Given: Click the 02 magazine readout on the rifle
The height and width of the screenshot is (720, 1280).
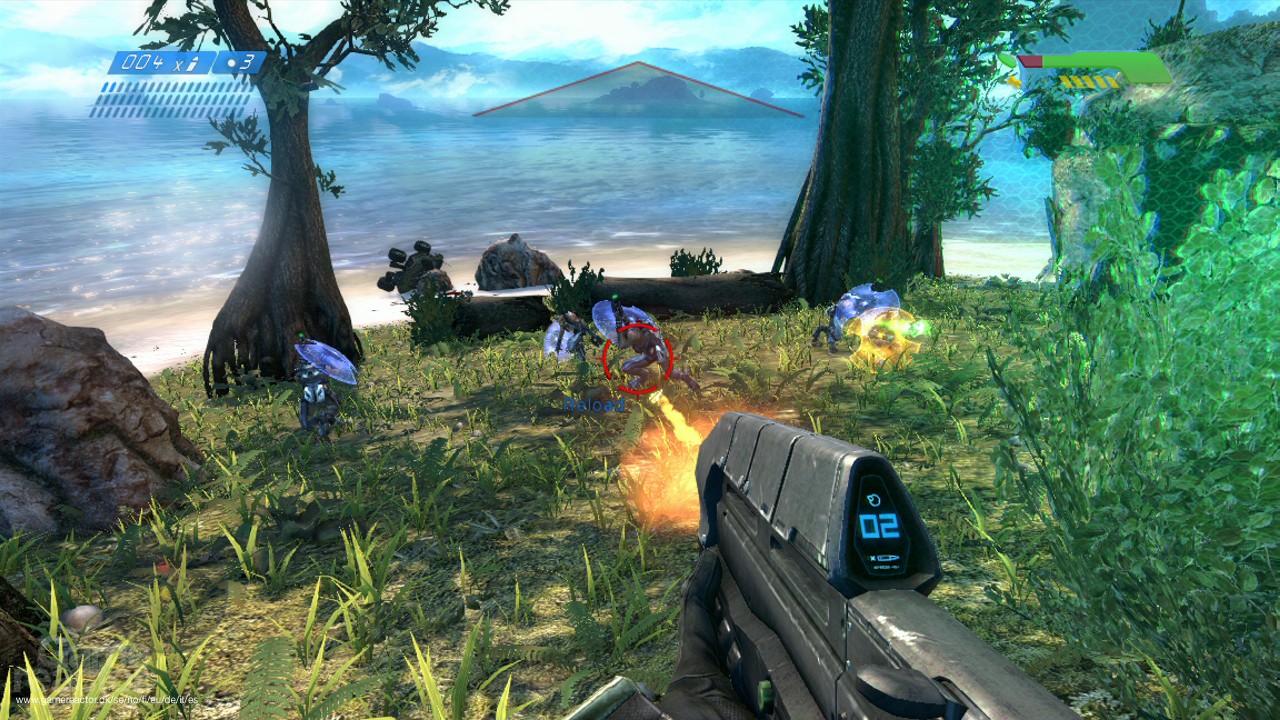Looking at the screenshot, I should pyautogui.click(x=878, y=525).
